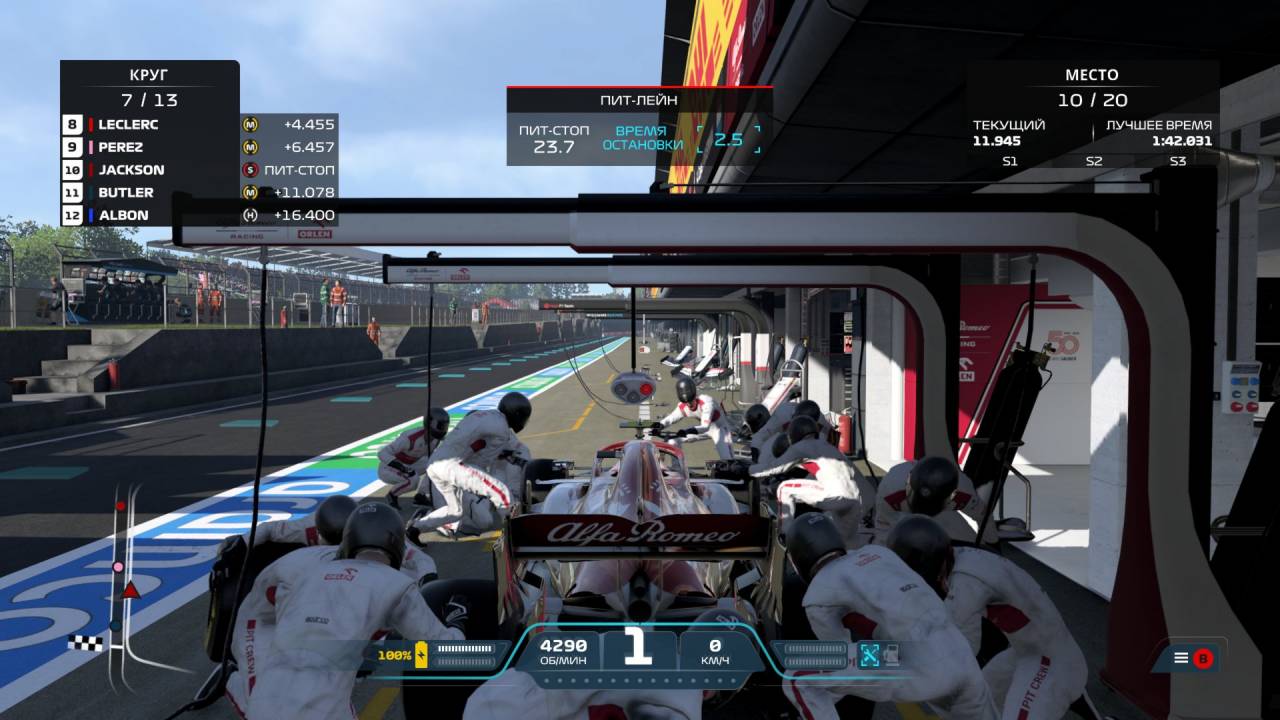
Task: Click the yellow ERS battery icon
Action: click(x=421, y=655)
